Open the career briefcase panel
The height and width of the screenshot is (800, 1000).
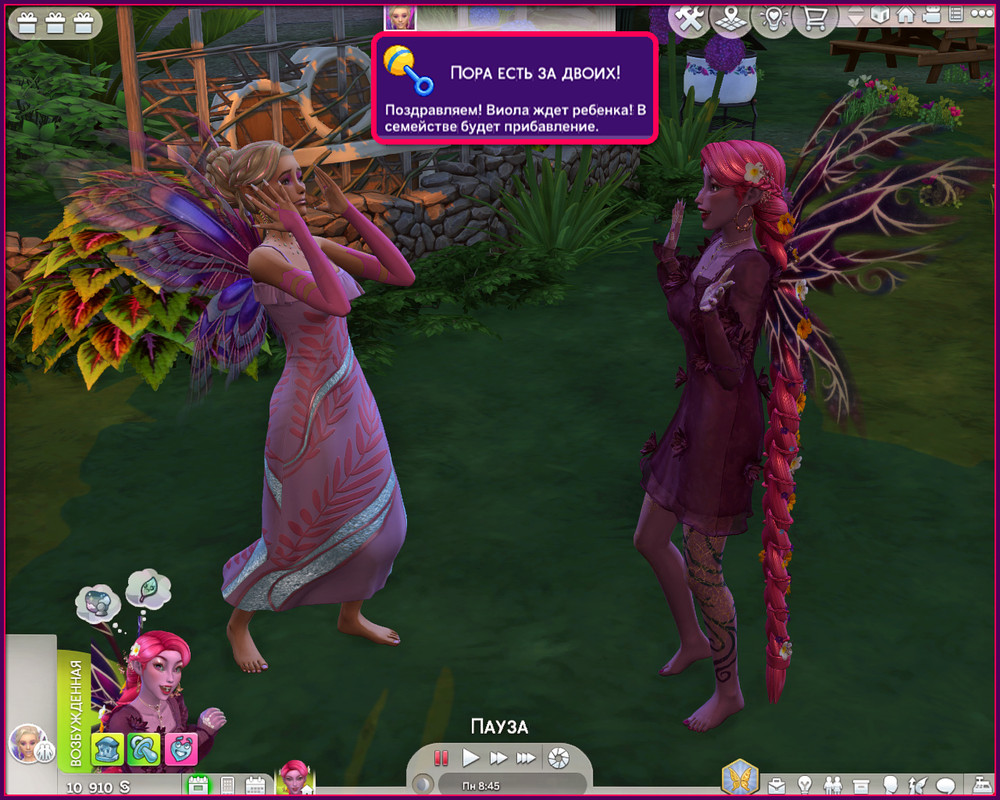click(x=775, y=784)
